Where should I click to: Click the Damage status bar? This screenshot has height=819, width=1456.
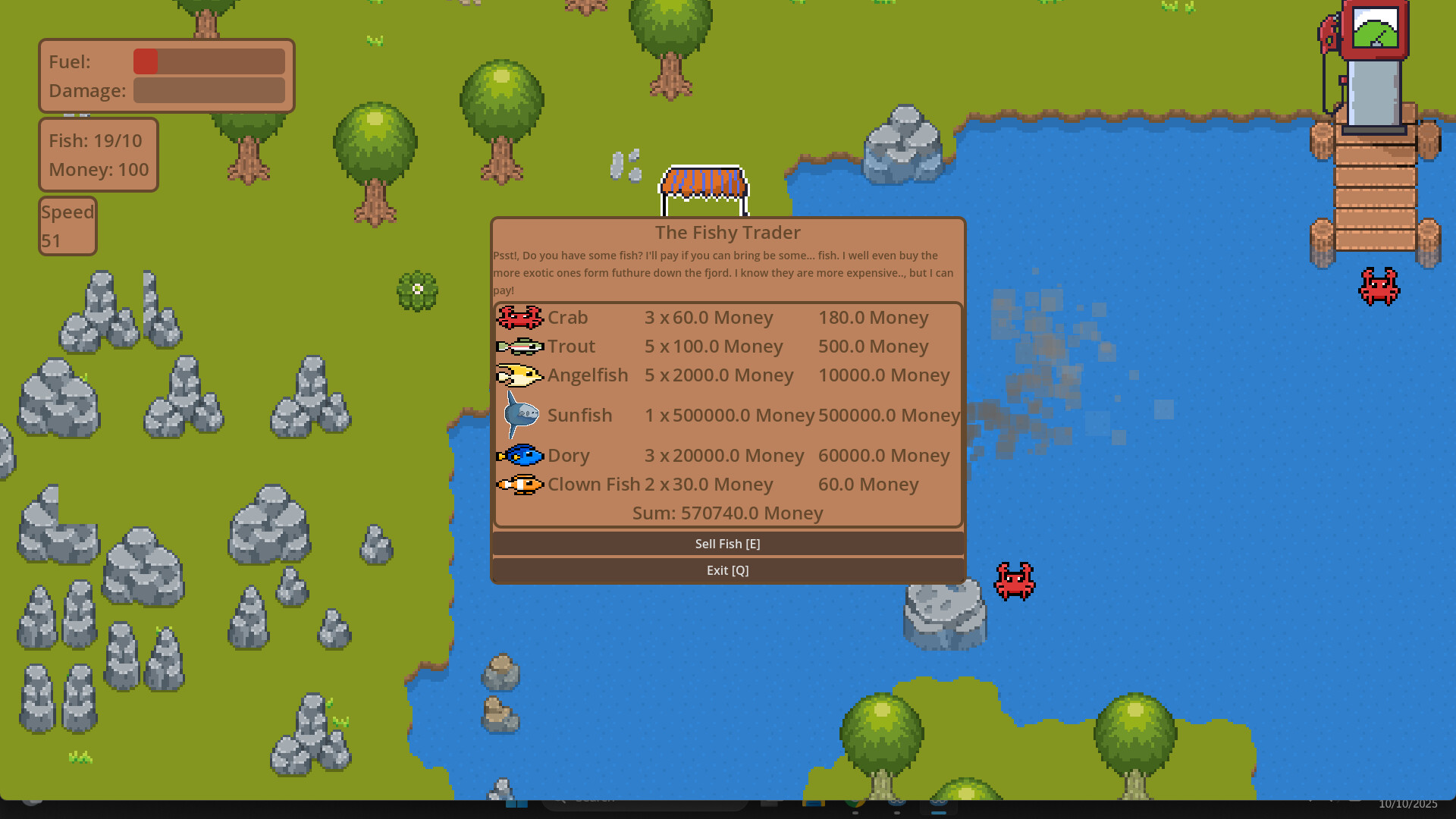pos(209,90)
